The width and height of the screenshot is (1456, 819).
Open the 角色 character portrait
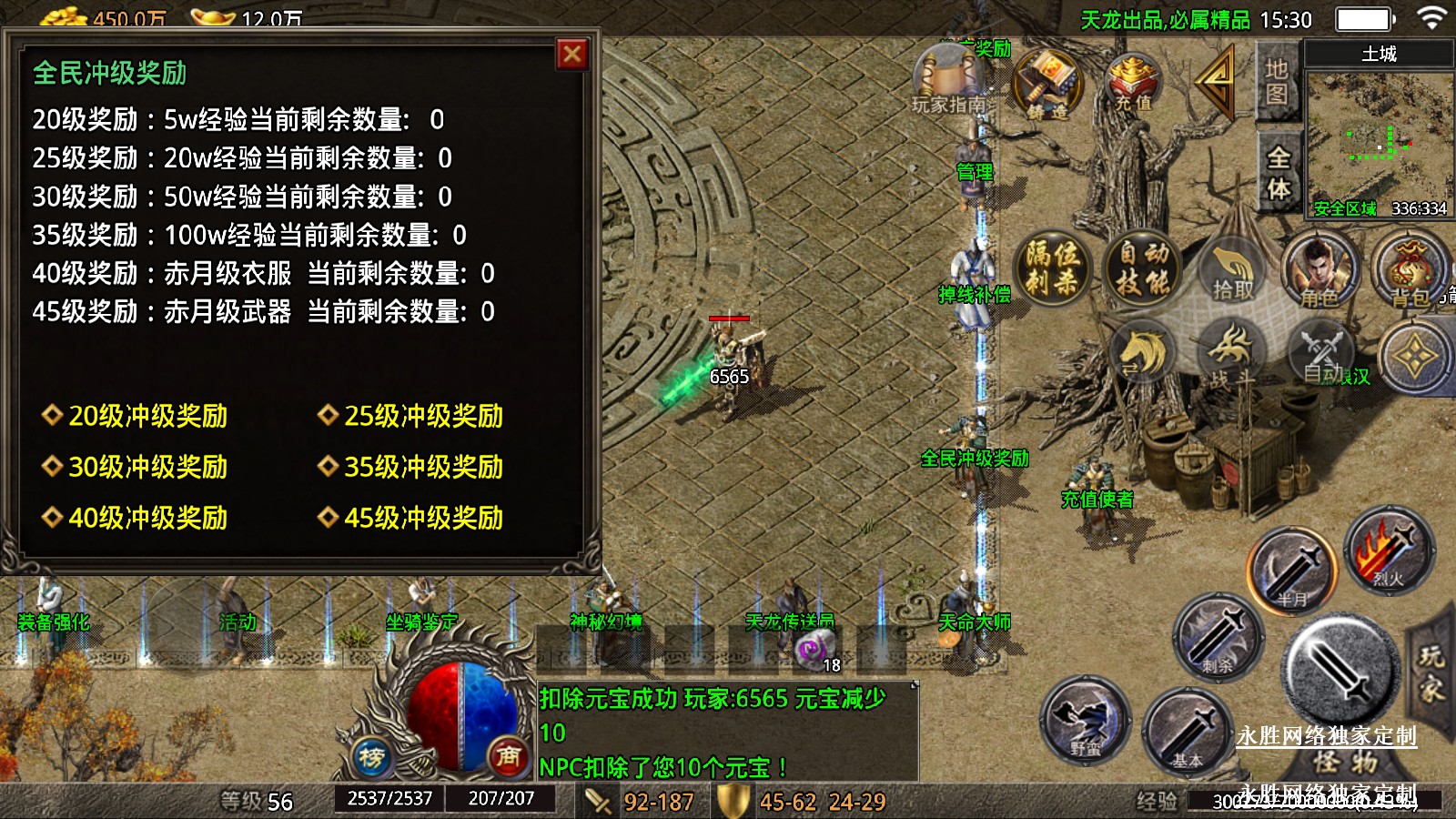pyautogui.click(x=1319, y=269)
